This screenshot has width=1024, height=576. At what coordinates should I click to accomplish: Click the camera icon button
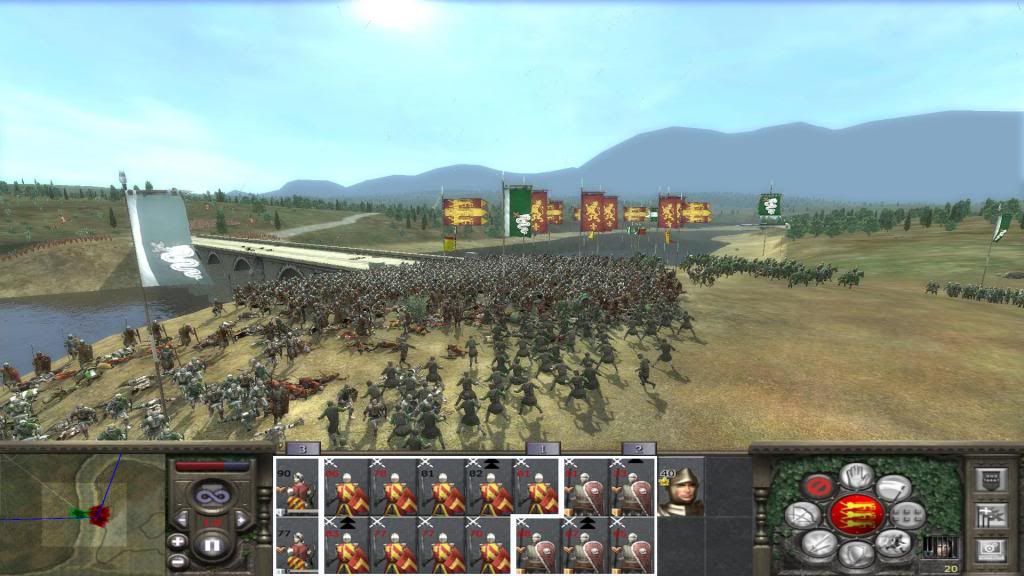tap(990, 549)
